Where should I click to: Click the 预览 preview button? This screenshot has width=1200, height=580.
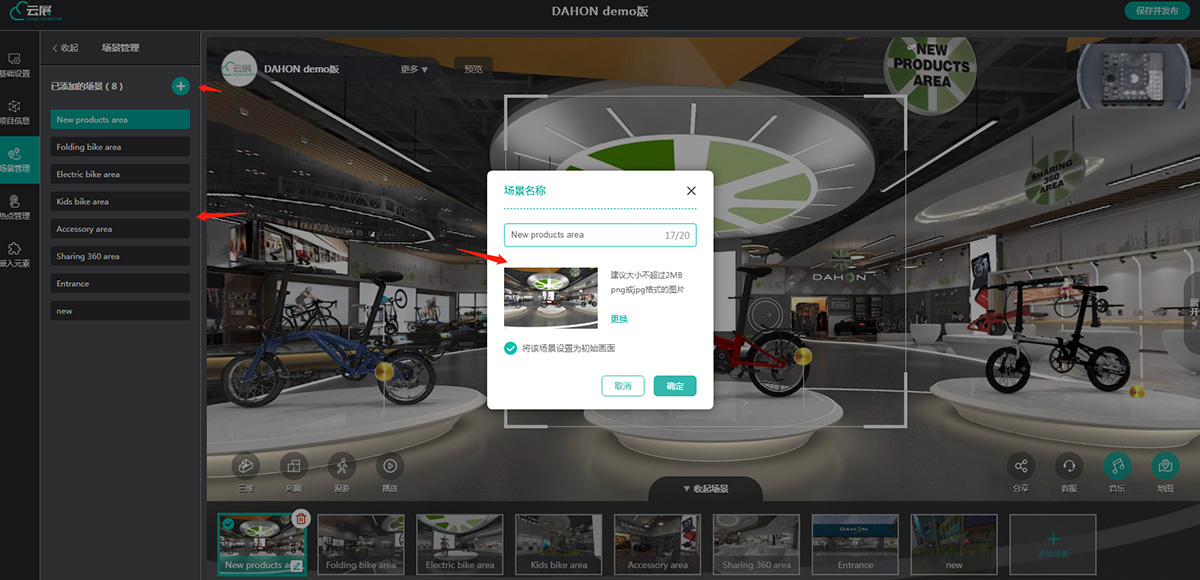[x=473, y=69]
